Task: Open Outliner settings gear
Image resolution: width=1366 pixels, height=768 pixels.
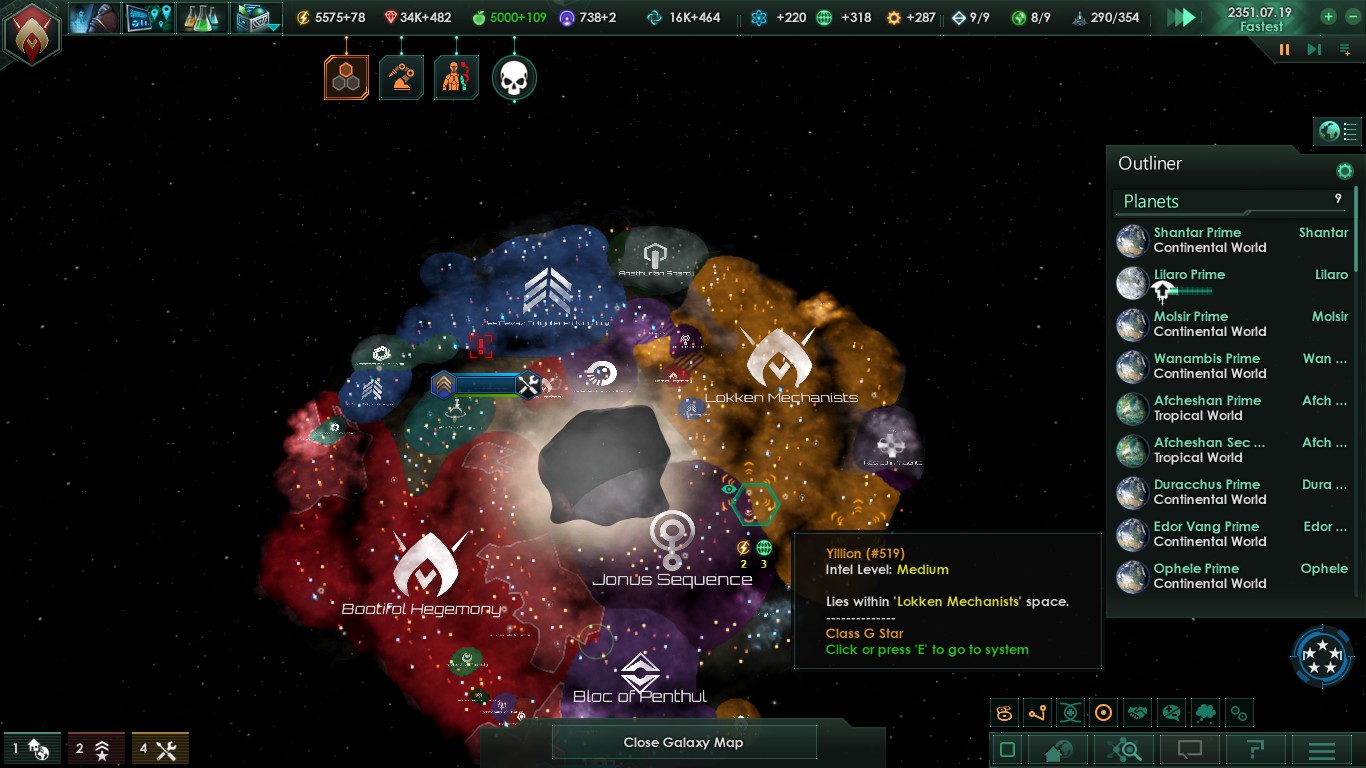Action: coord(1344,171)
